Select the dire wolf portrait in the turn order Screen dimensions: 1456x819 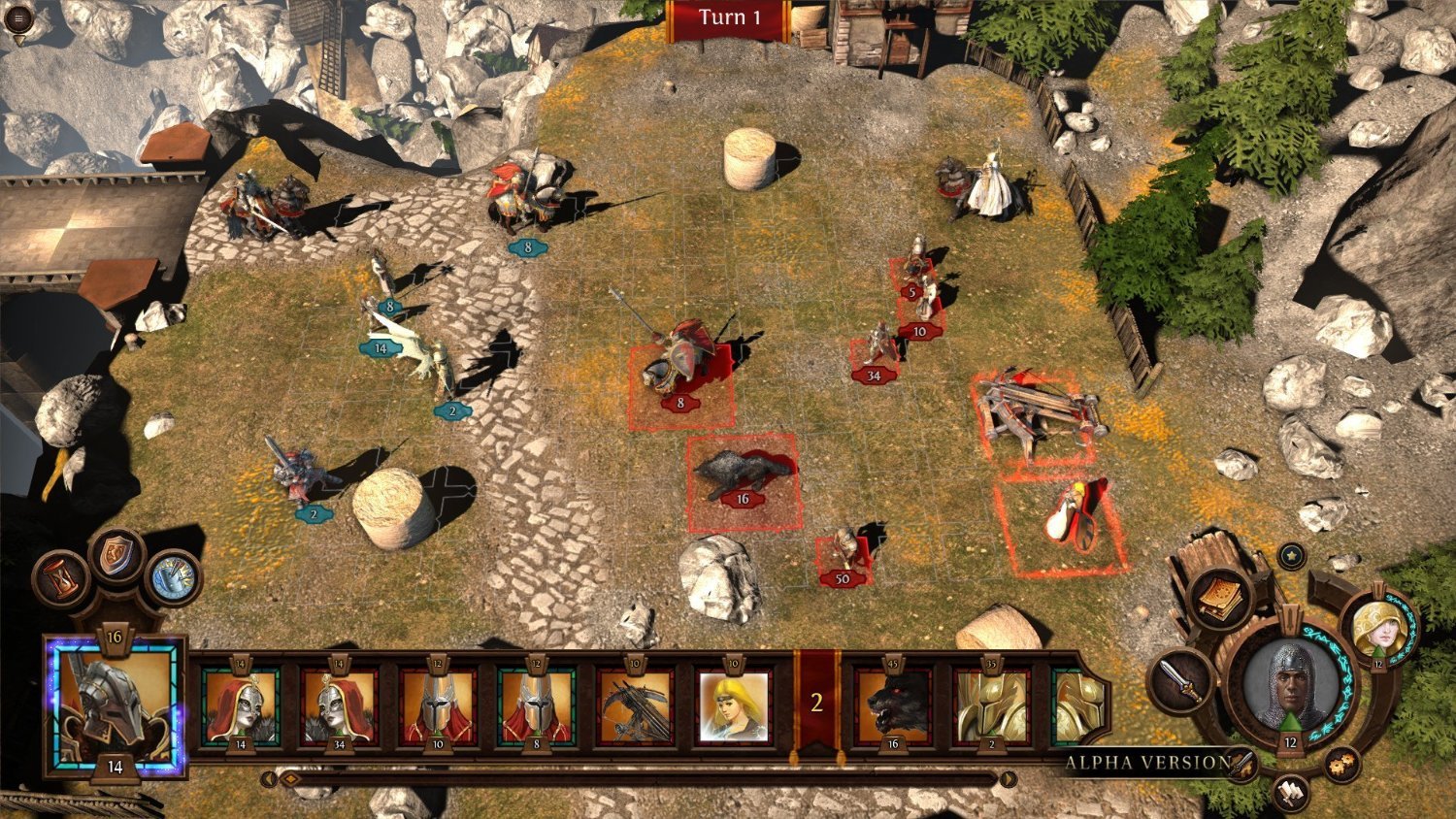point(890,705)
